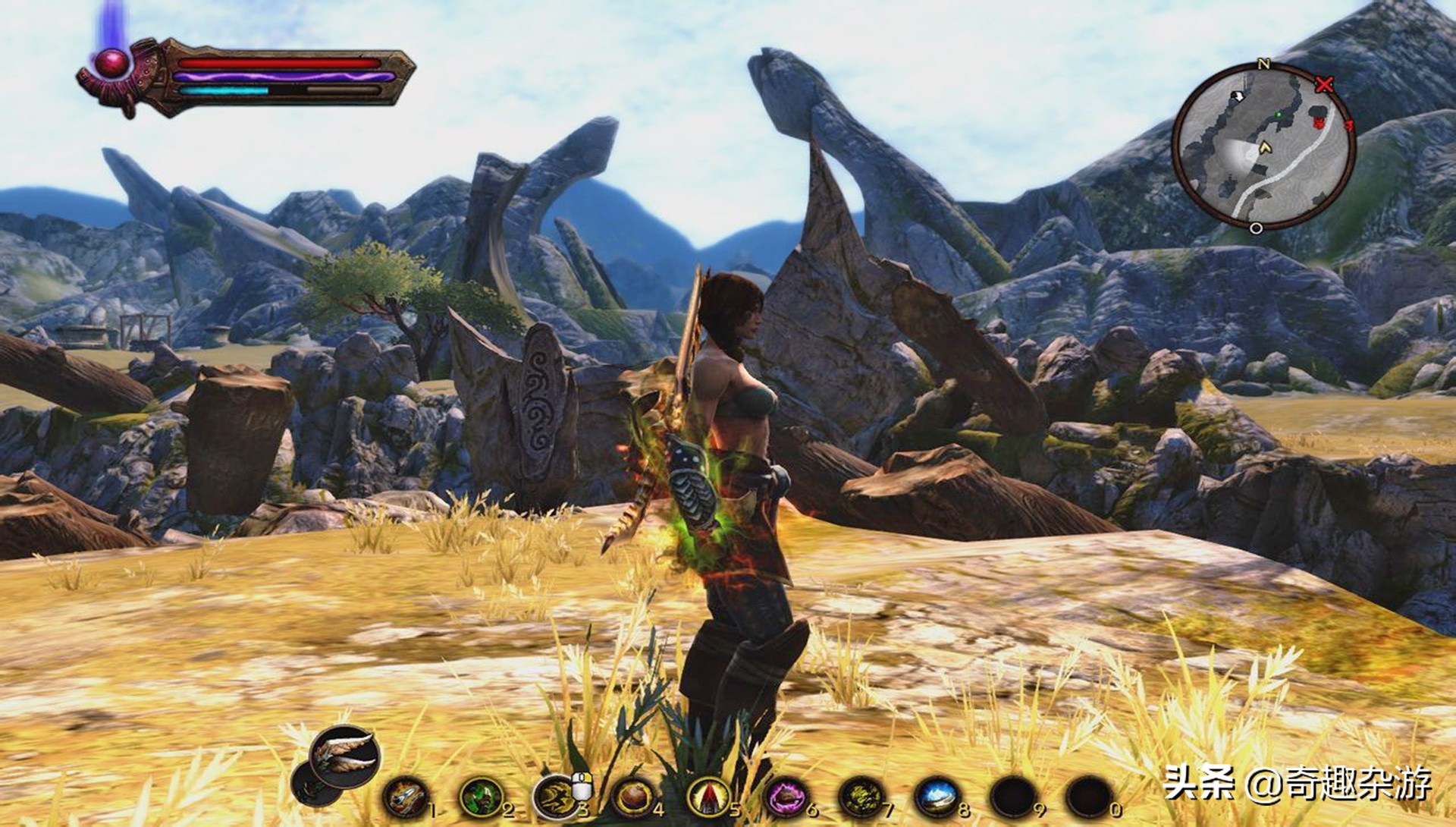Click the white marker on the minimap
1456x827 pixels.
click(x=1238, y=96)
